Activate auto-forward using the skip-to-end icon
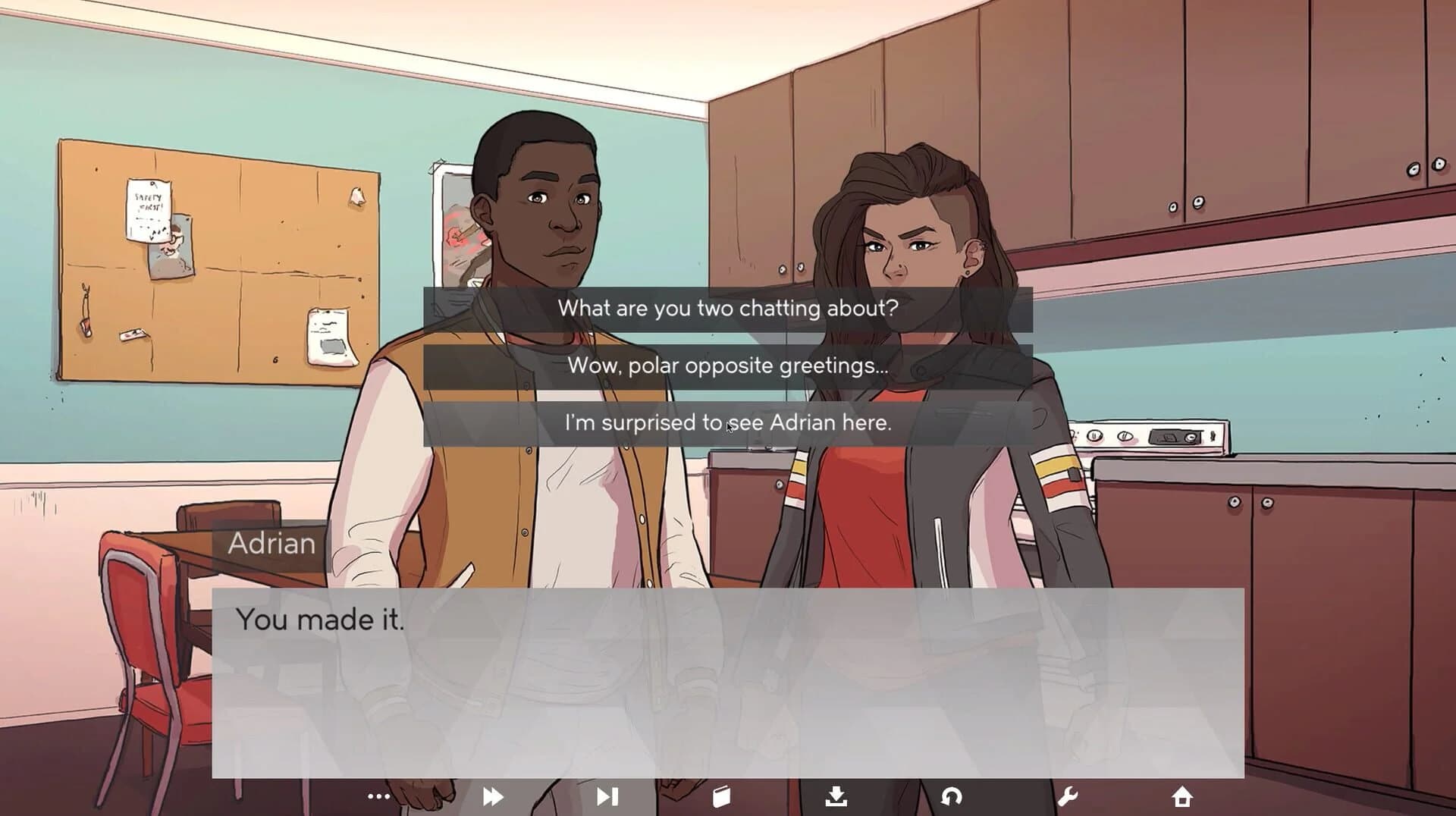1456x816 pixels. pos(607,796)
